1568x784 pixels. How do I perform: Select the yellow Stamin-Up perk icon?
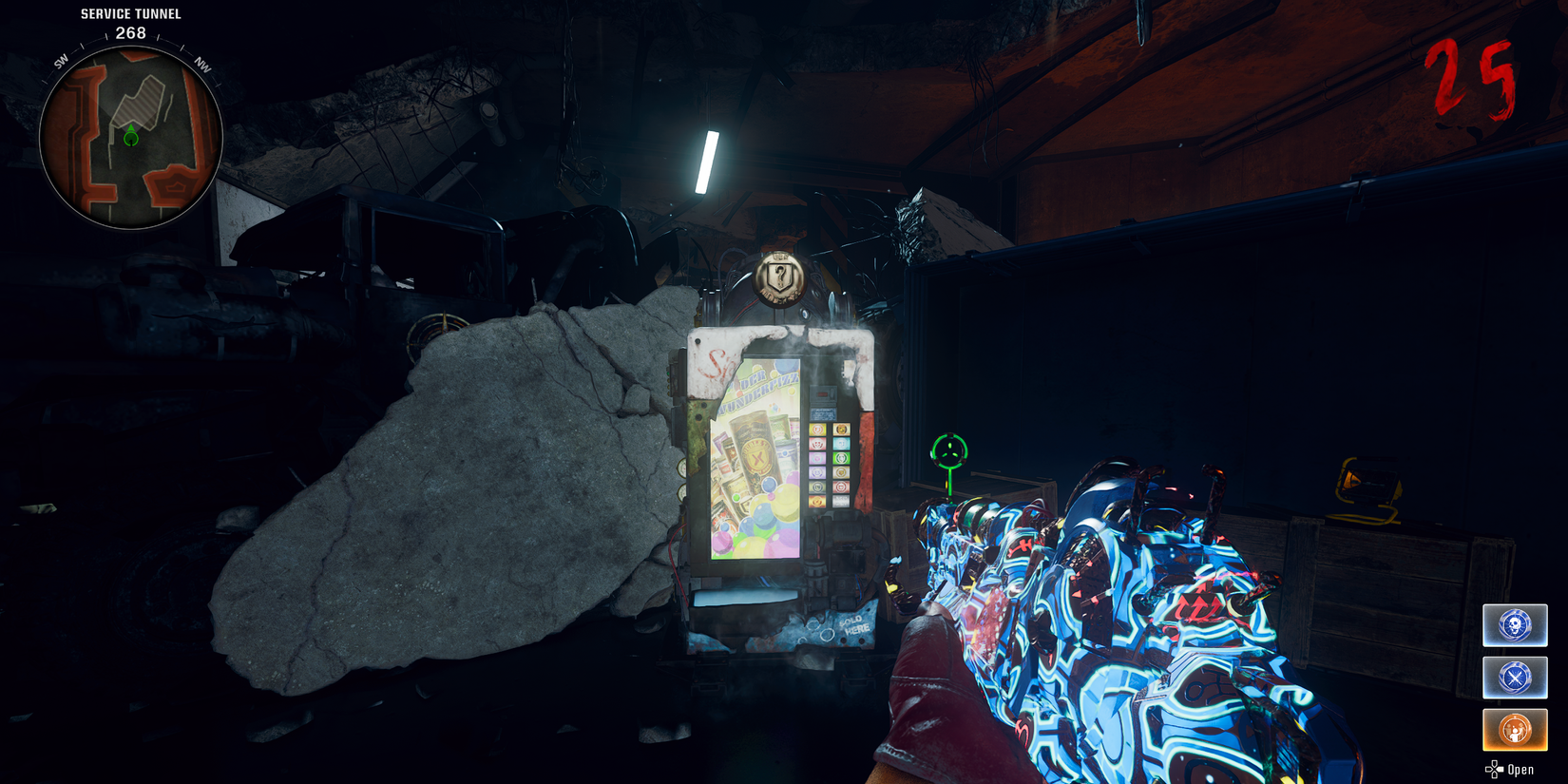(x=817, y=429)
